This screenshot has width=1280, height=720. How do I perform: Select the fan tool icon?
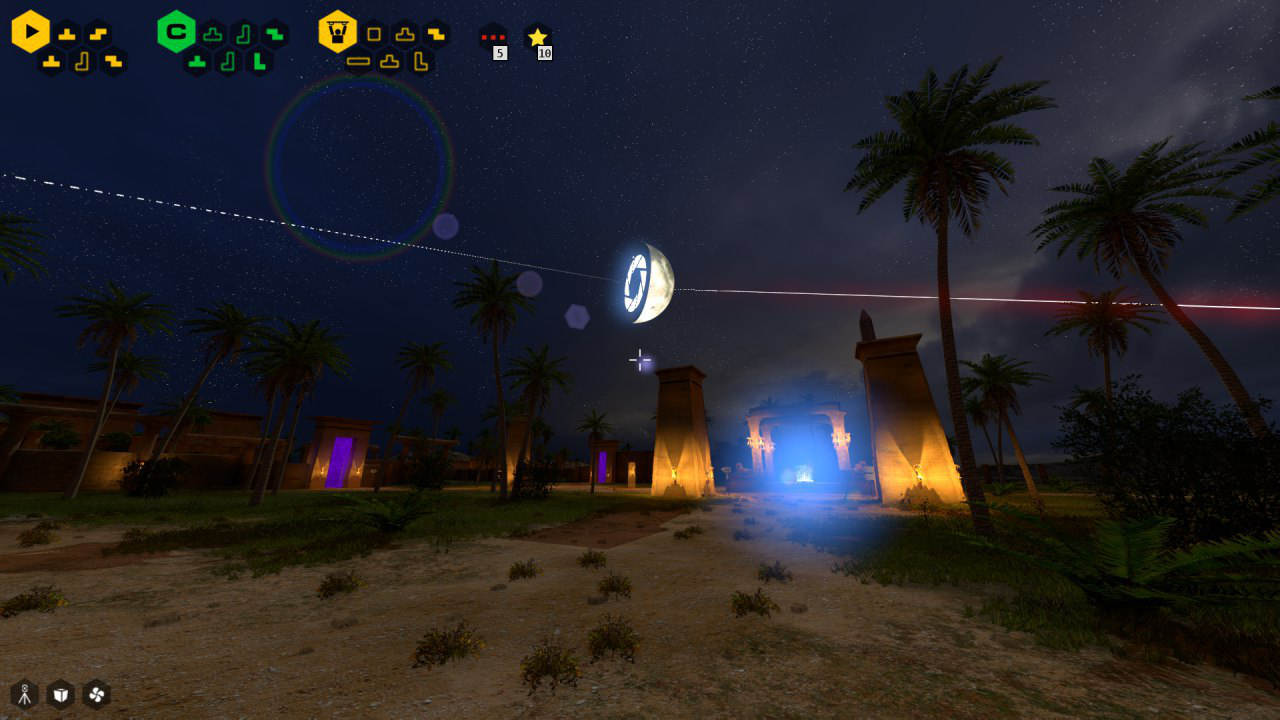pos(97,694)
